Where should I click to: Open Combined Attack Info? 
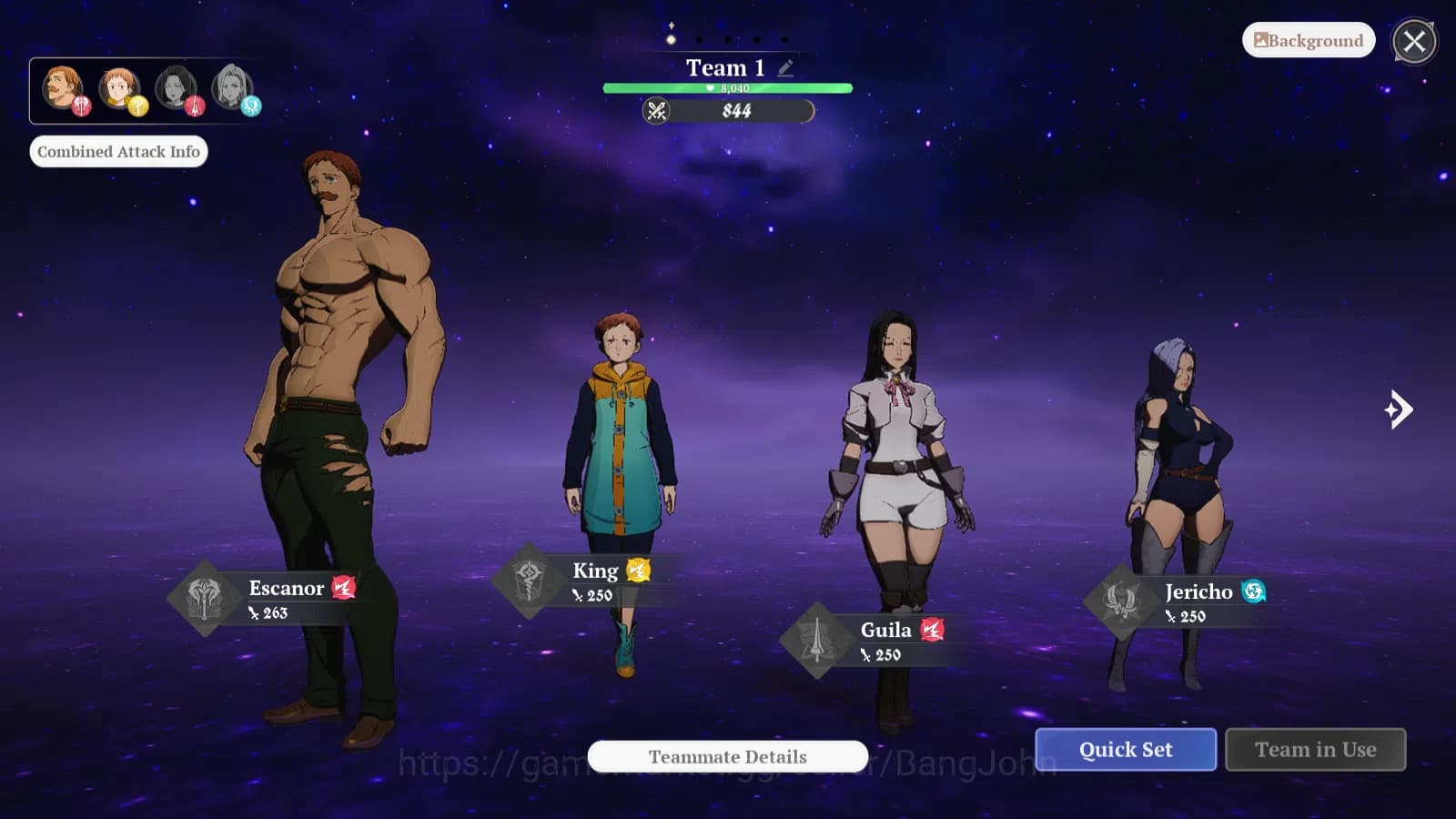118,151
